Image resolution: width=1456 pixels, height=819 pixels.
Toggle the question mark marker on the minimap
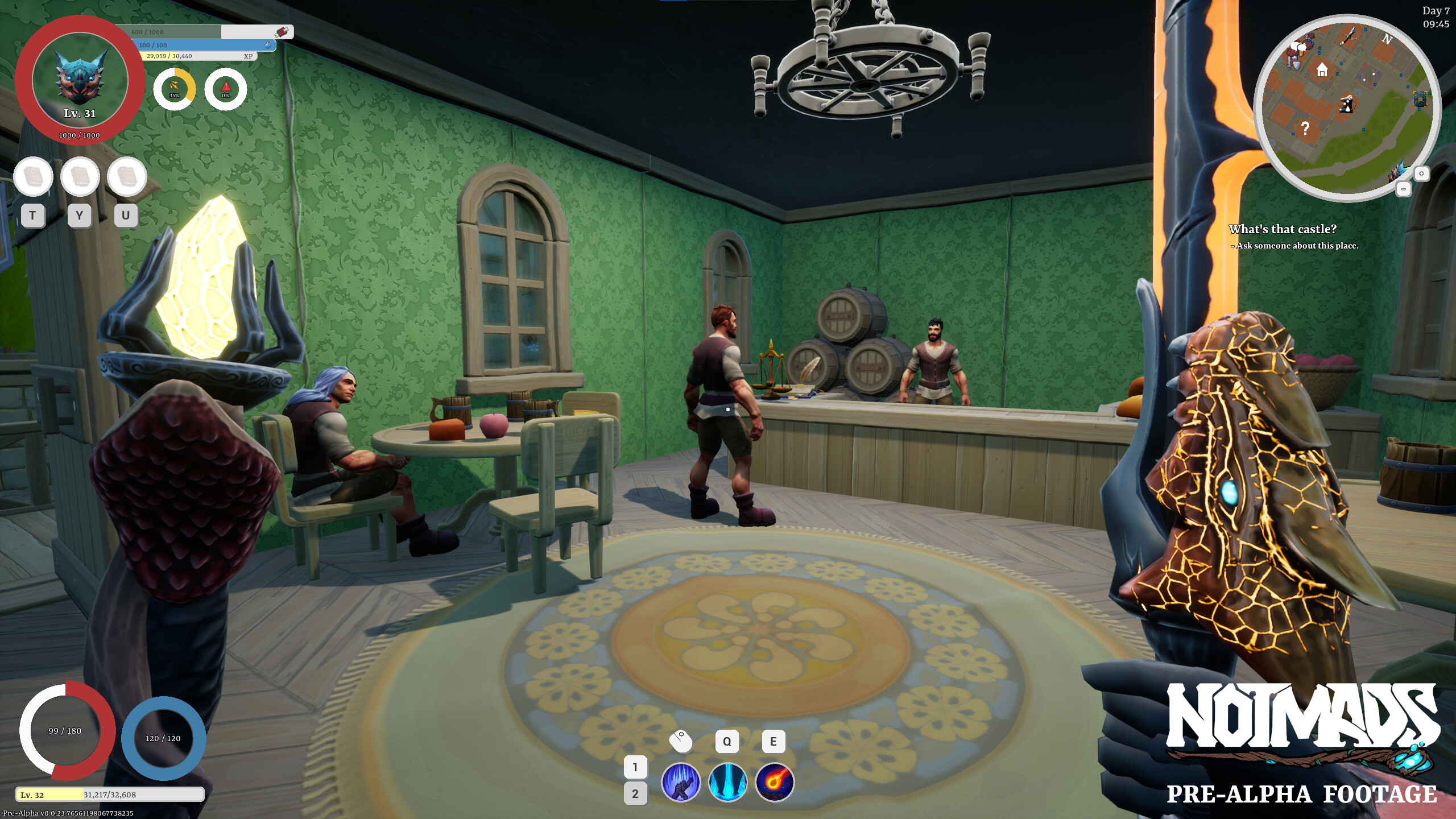(1305, 128)
